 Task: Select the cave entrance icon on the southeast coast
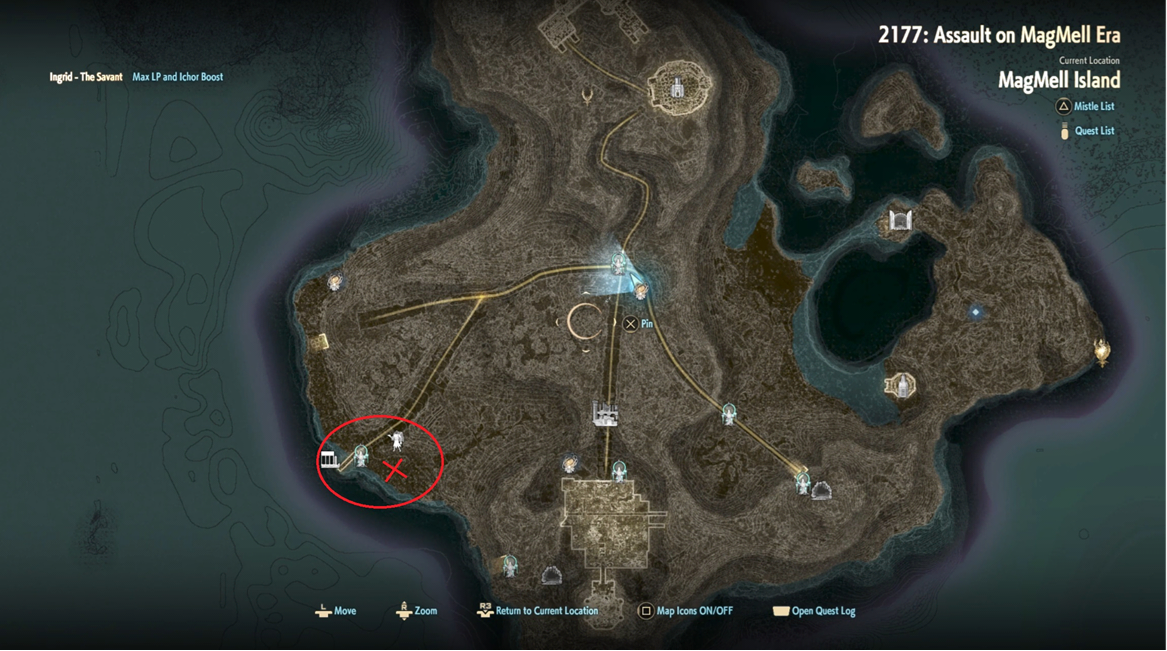point(822,490)
